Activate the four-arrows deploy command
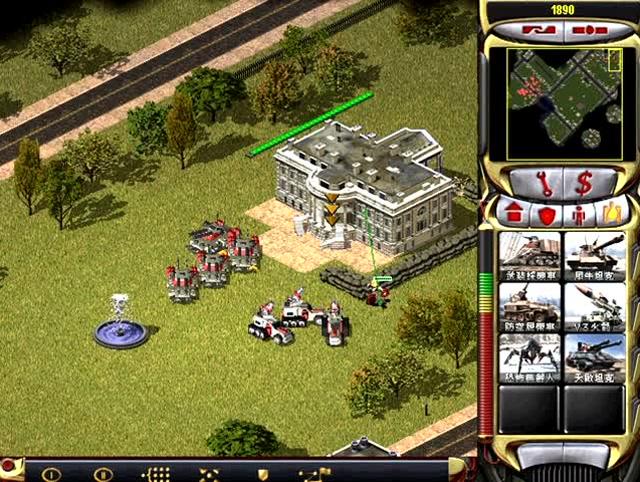The height and width of the screenshot is (482, 640). click(x=209, y=474)
